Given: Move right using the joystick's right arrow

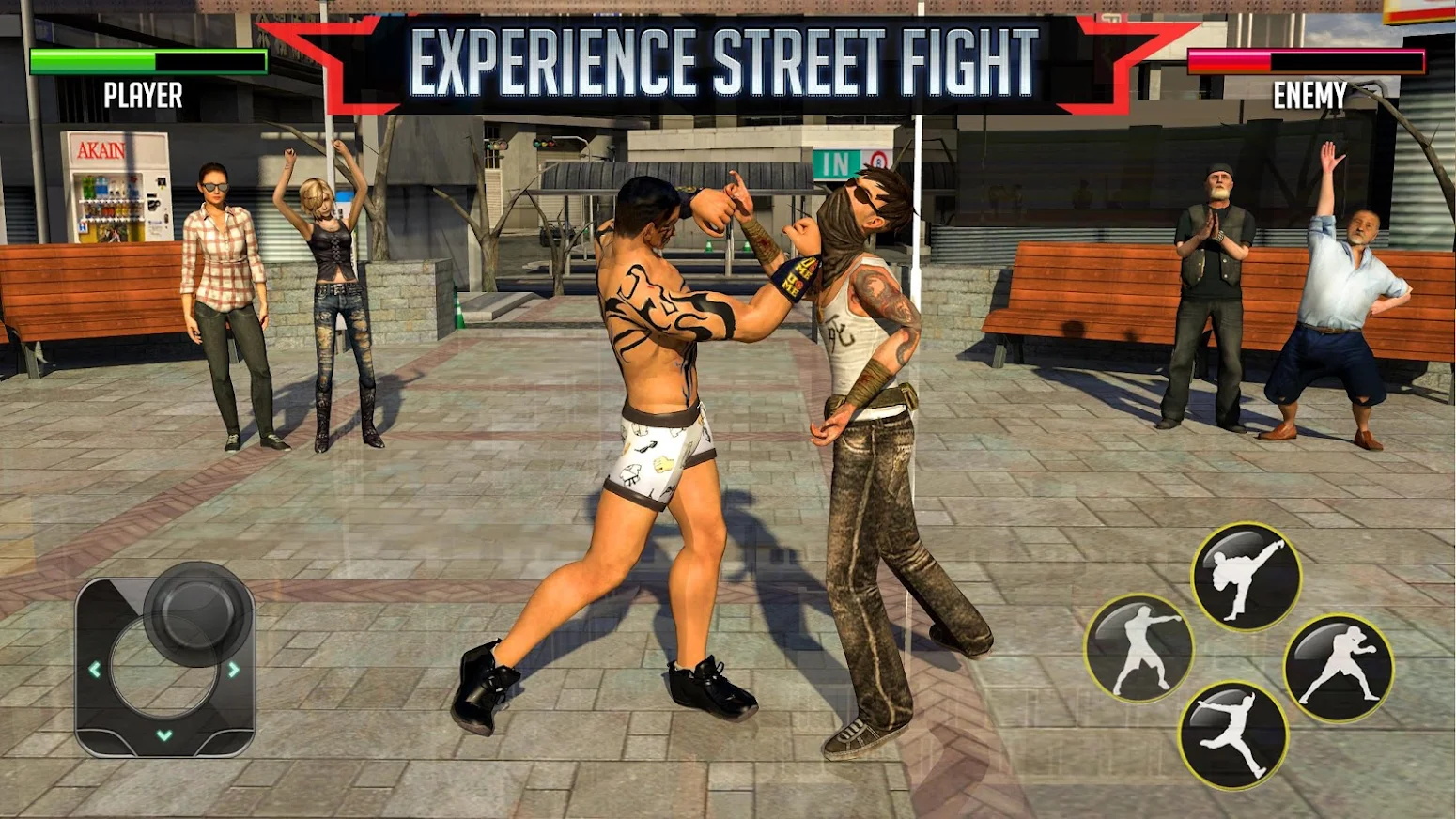Looking at the screenshot, I should coord(234,670).
